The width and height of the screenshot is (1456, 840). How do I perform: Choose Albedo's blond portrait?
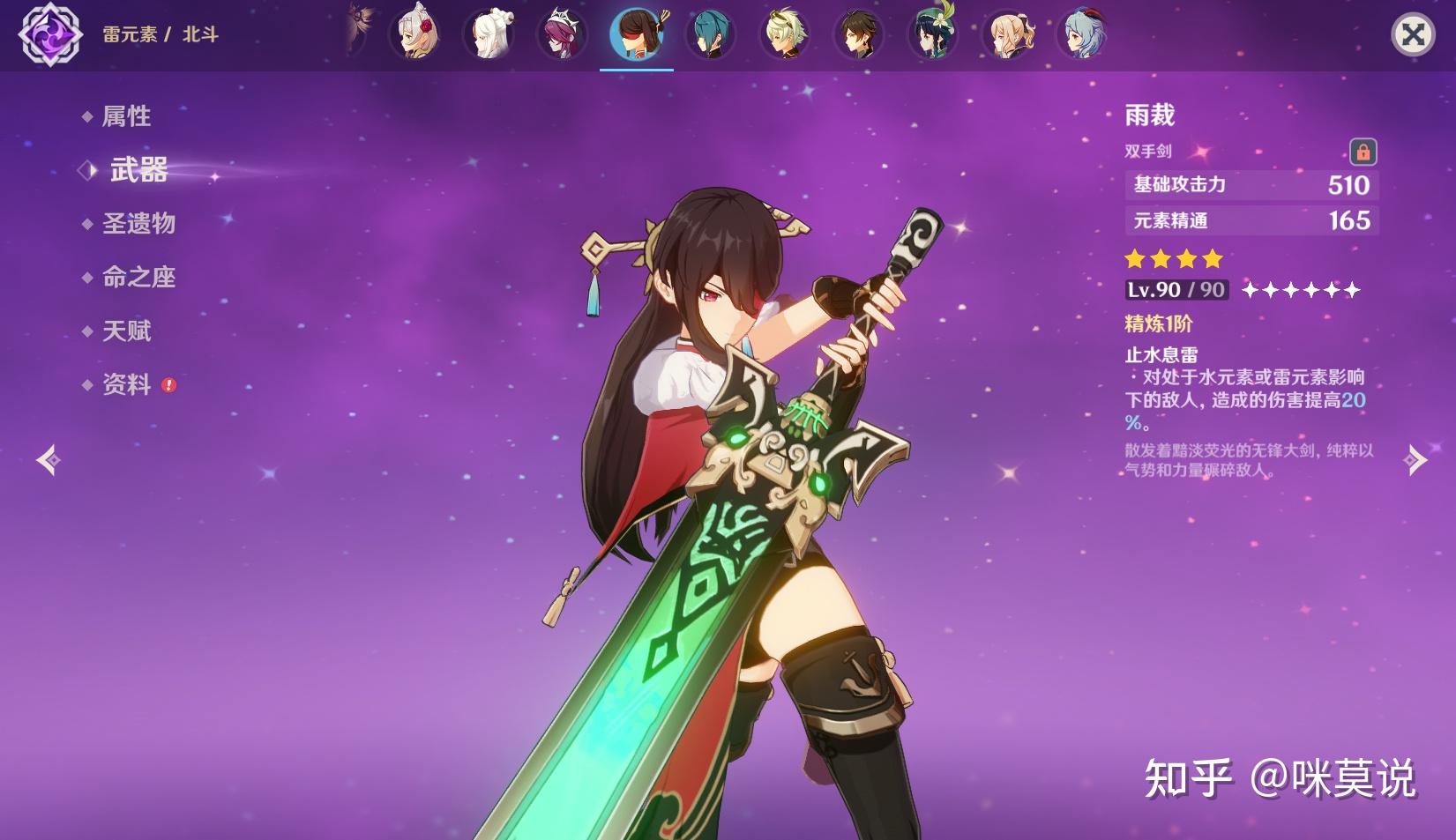(785, 34)
